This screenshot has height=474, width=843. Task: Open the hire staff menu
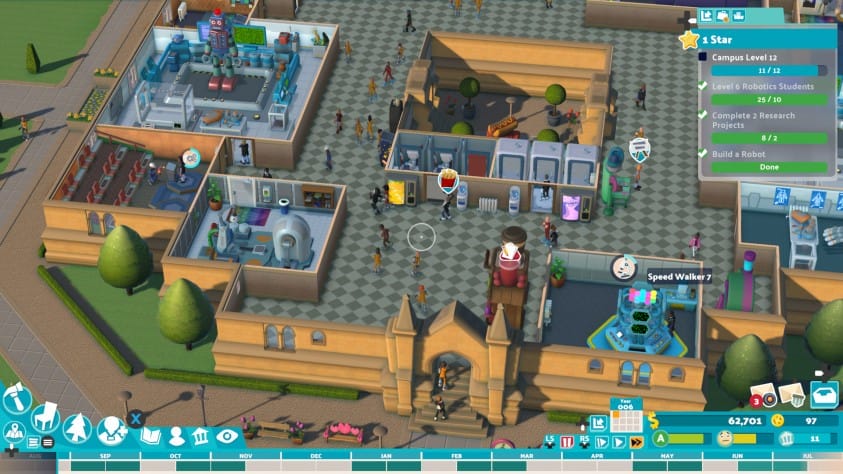click(x=113, y=431)
